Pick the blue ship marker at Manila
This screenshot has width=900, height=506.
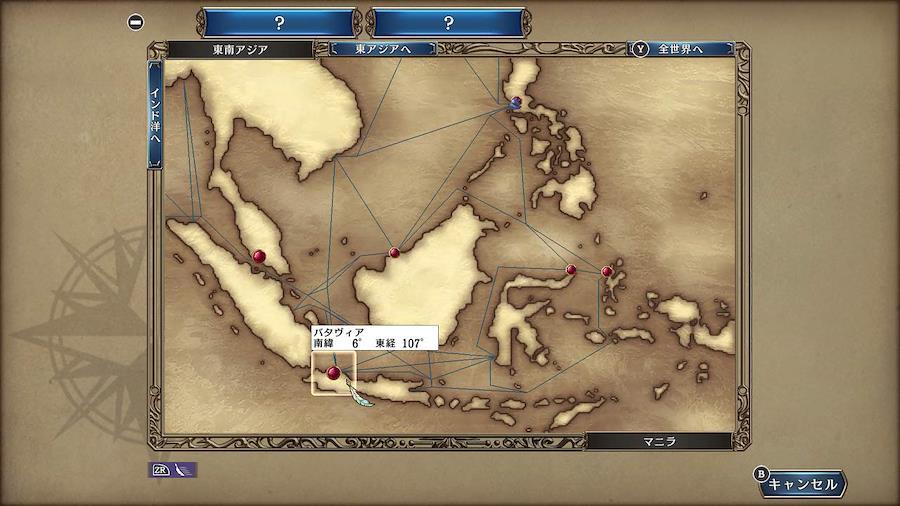(x=515, y=102)
